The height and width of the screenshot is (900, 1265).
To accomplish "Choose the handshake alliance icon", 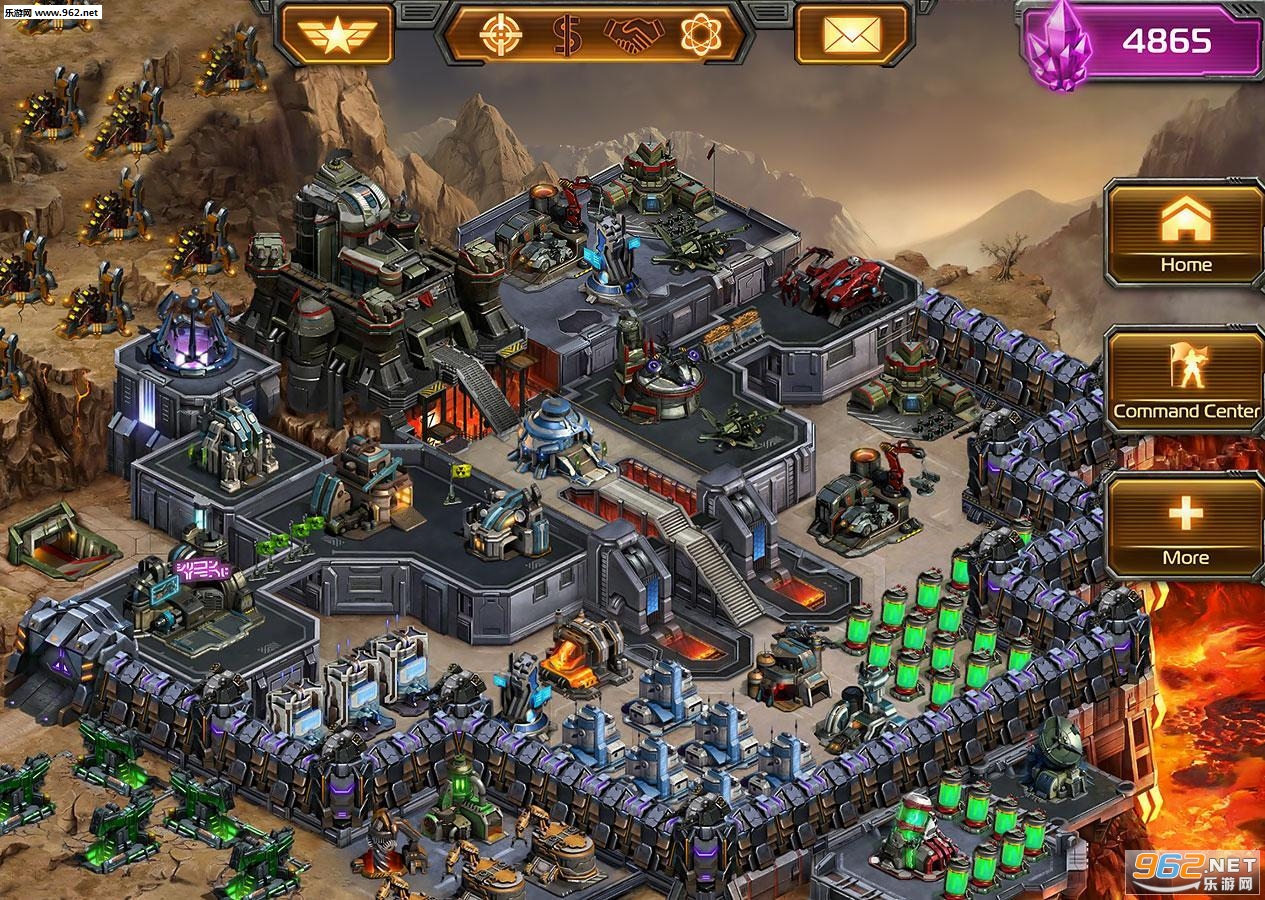I will pos(634,35).
